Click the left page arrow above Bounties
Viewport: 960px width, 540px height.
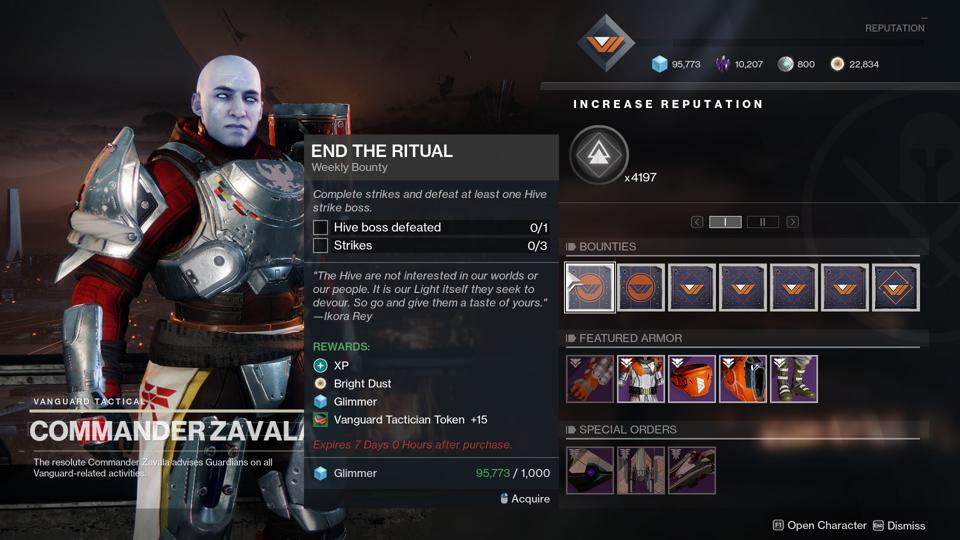click(697, 222)
